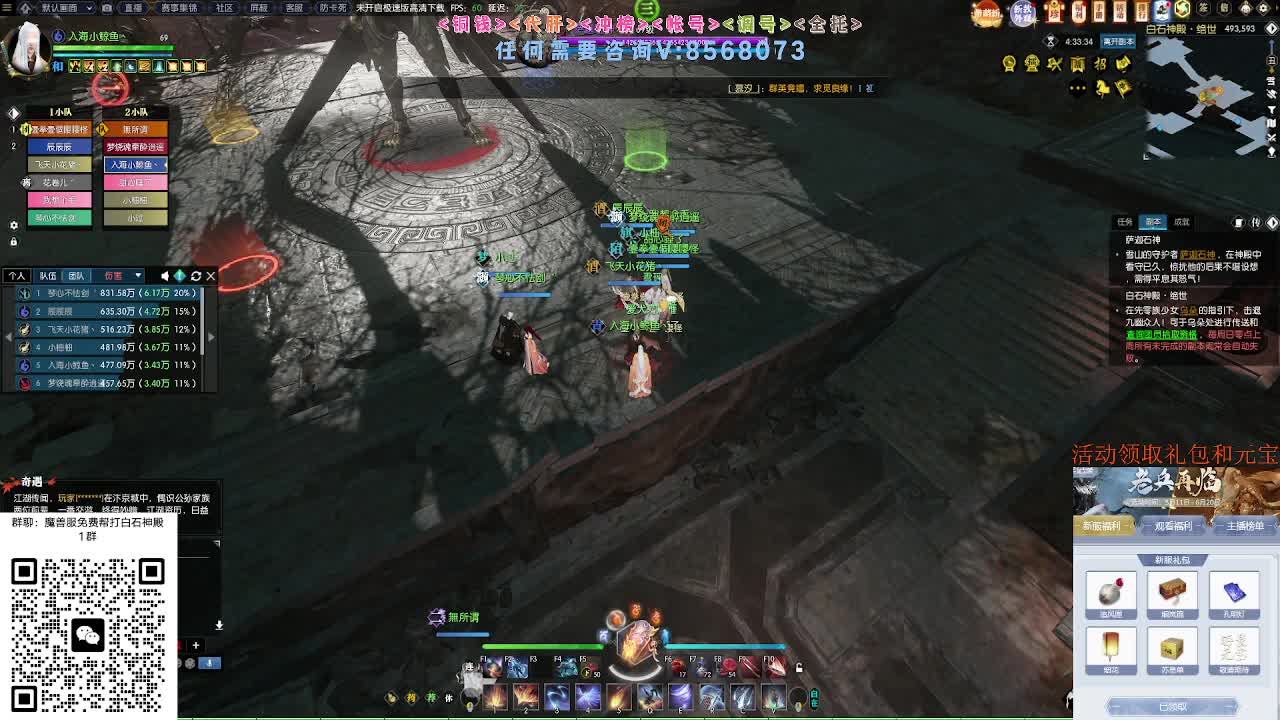Toggle the green diamond indicator on the damage meter
Image resolution: width=1280 pixels, height=720 pixels.
[x=179, y=276]
